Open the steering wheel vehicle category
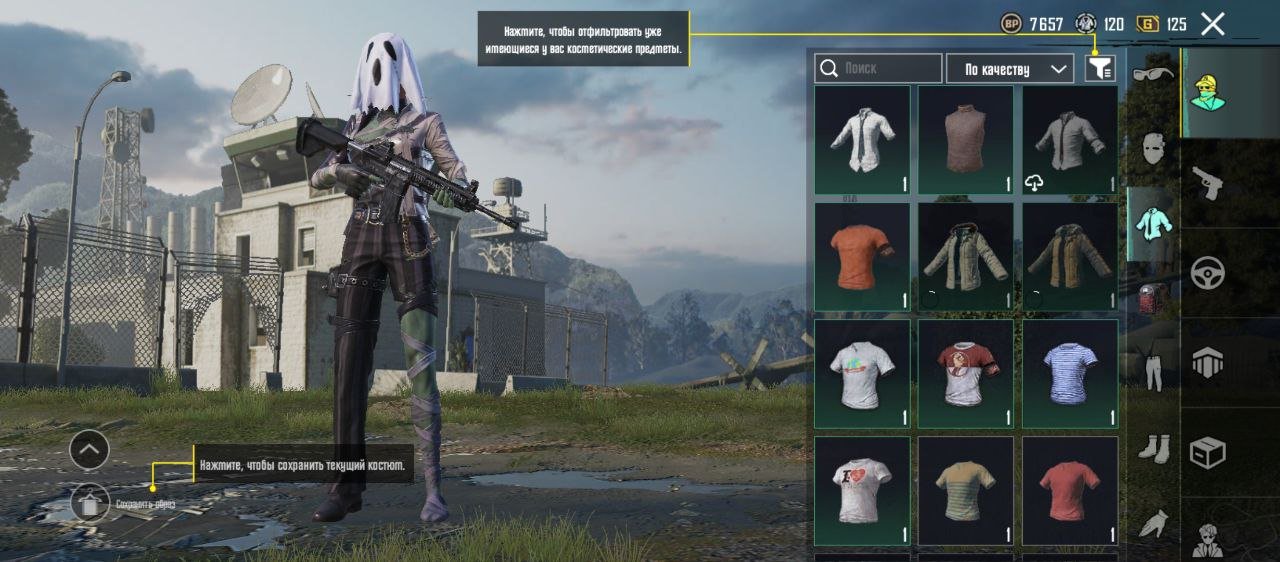The width and height of the screenshot is (1280, 562). (1207, 273)
